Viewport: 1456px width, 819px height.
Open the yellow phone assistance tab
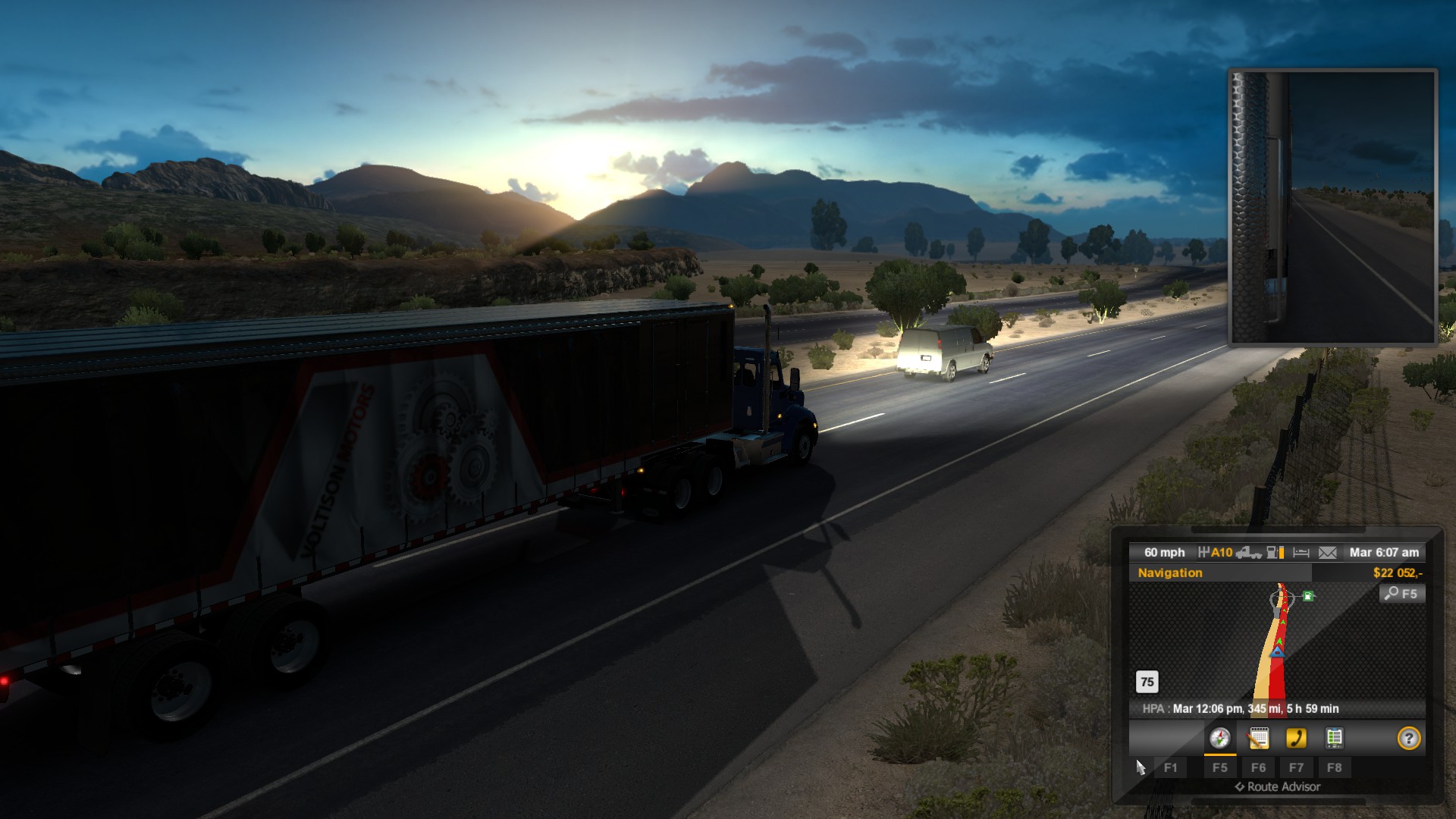pos(1296,738)
